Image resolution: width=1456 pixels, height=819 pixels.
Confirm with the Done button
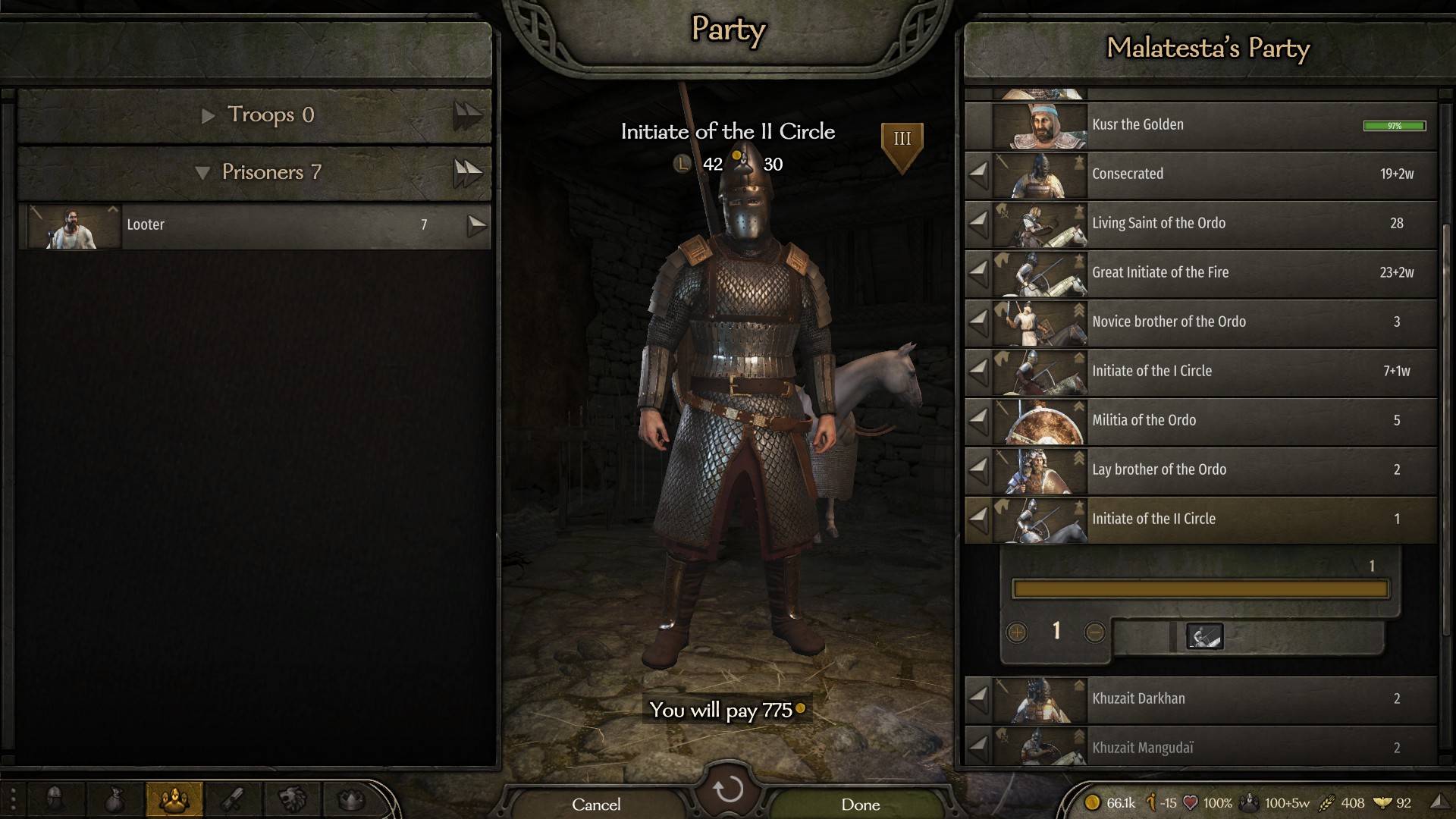860,804
